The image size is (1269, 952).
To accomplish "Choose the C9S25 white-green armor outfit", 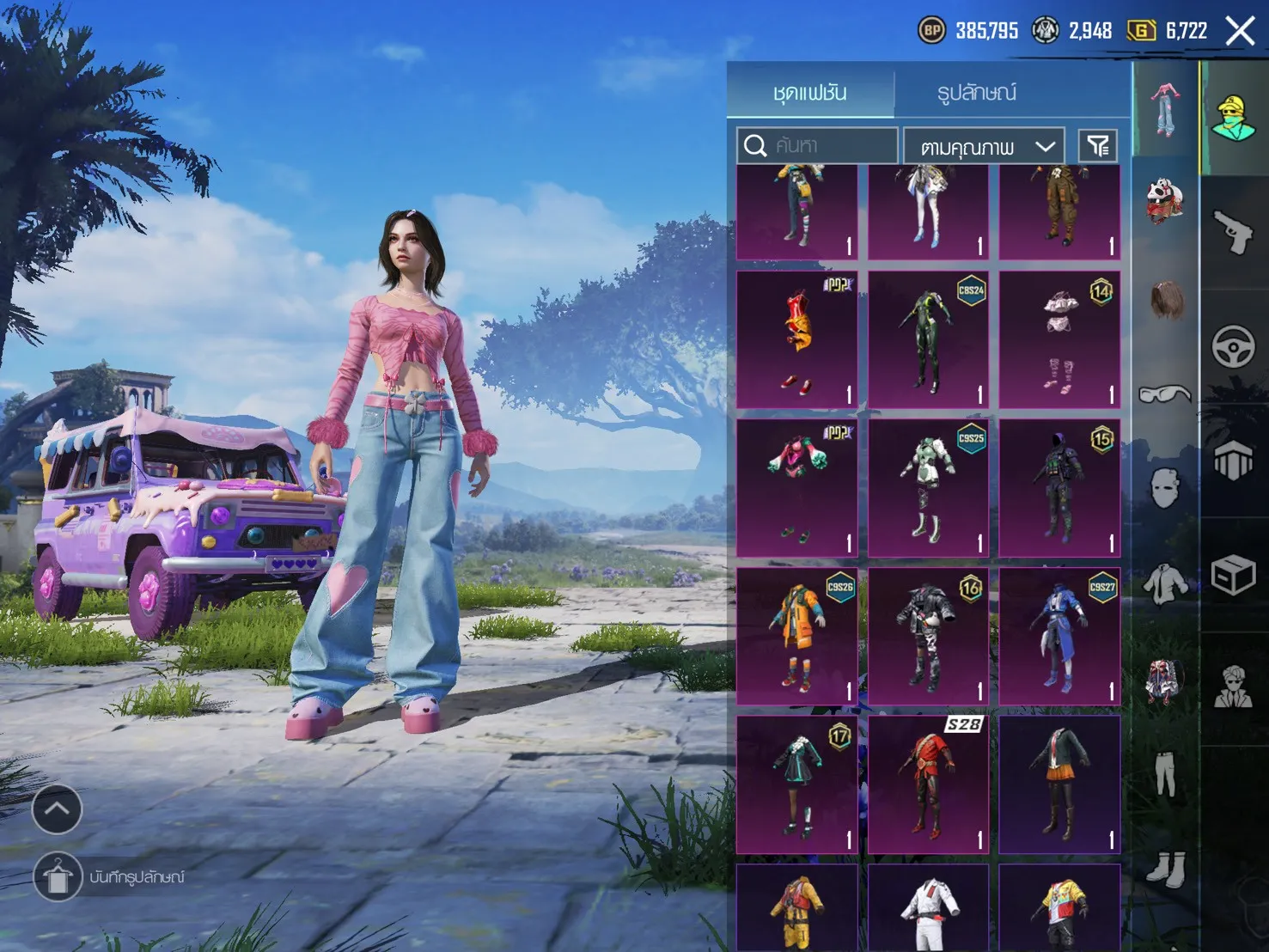I will [928, 488].
